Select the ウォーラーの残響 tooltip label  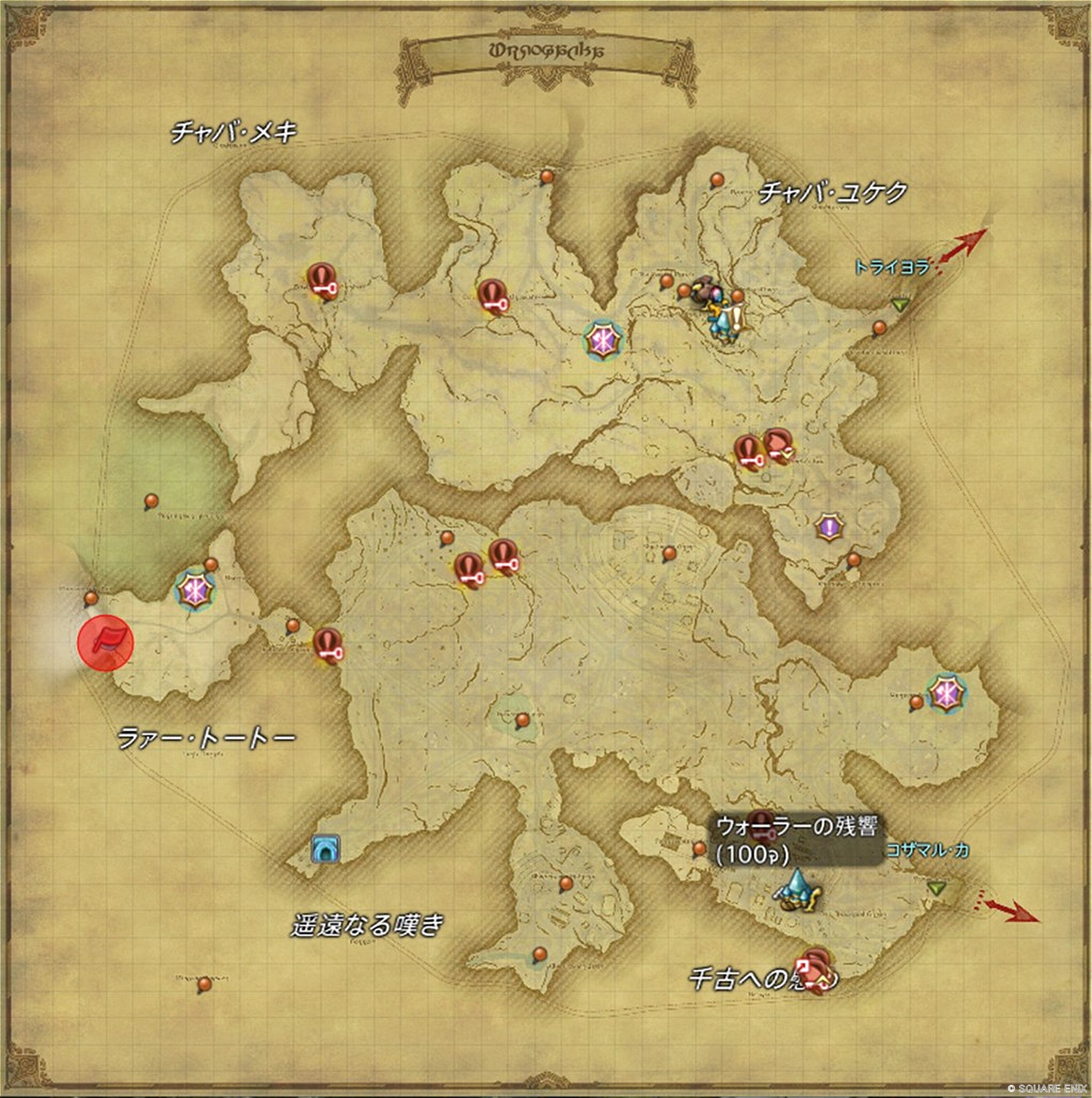[796, 840]
